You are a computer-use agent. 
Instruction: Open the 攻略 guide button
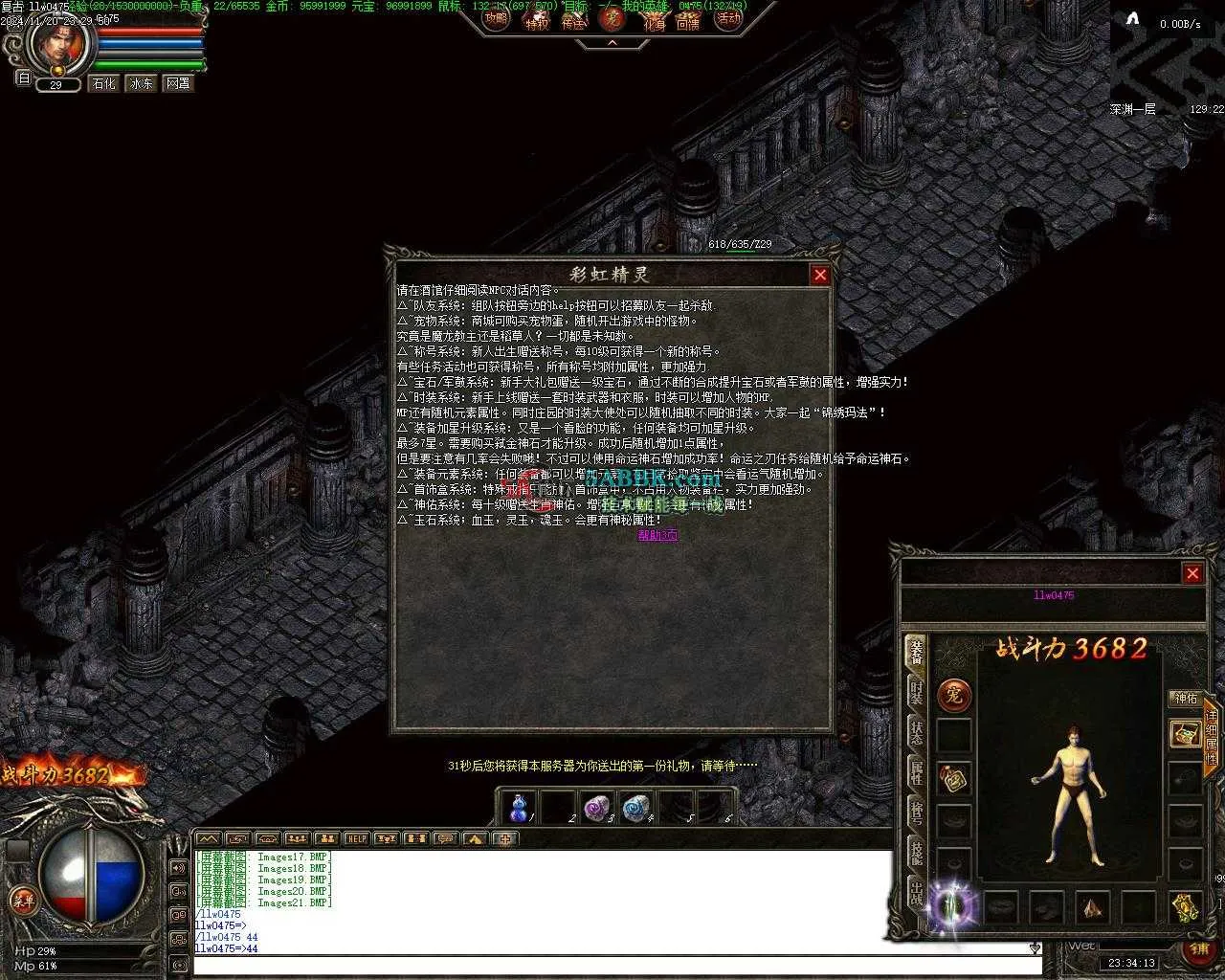pyautogui.click(x=496, y=18)
